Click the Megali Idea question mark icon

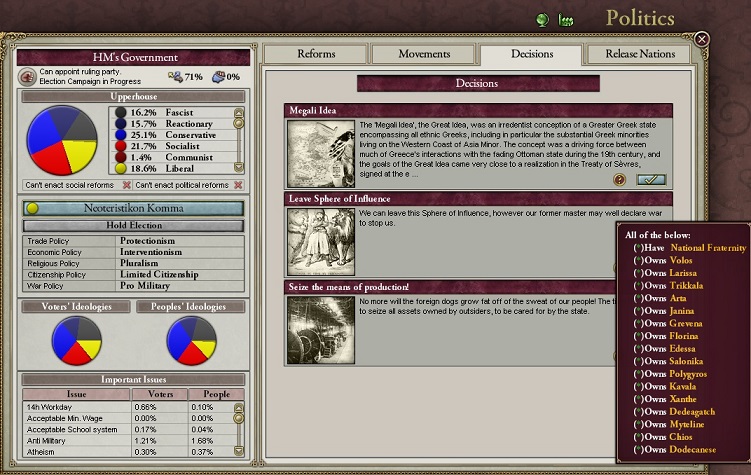[620, 180]
